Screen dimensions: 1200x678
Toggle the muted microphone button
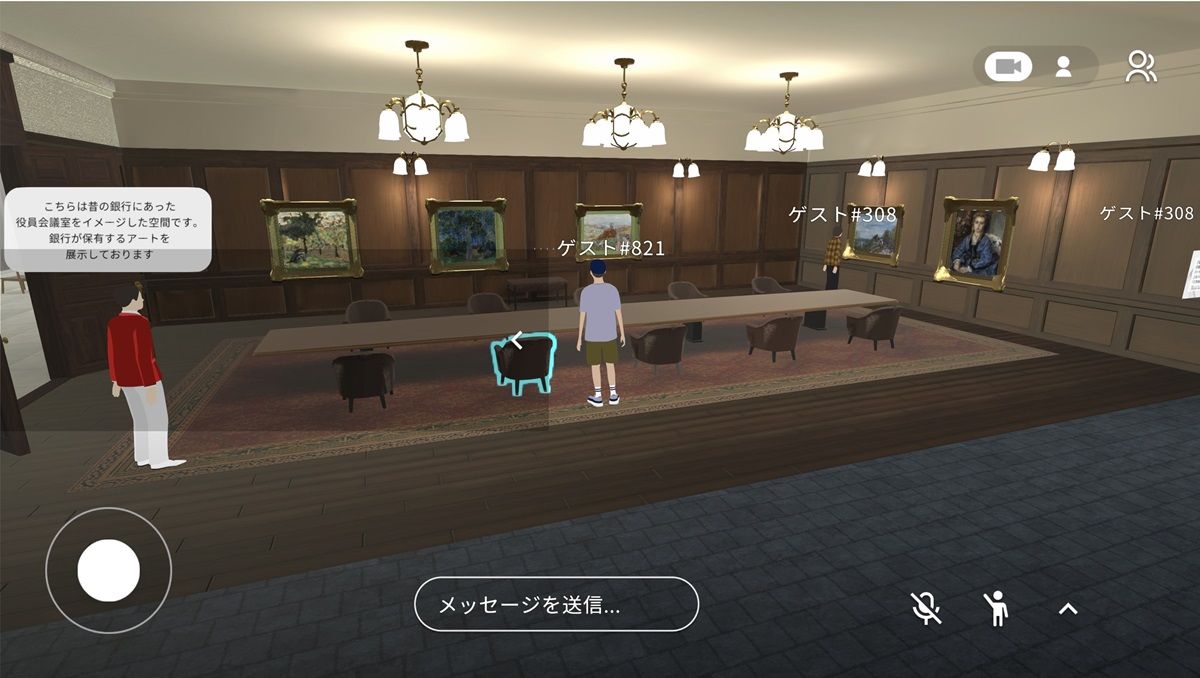pos(926,607)
